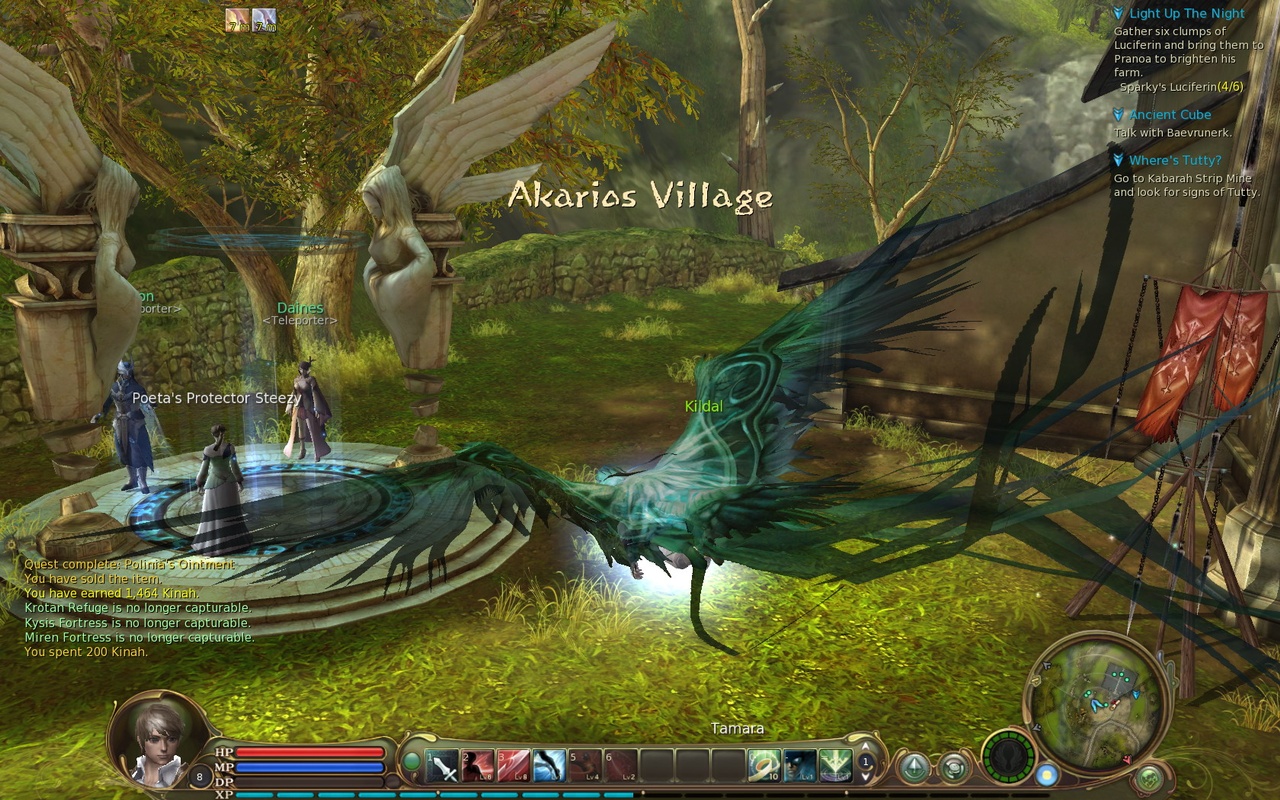Image resolution: width=1280 pixels, height=800 pixels.
Task: Use the blue Lv 1 skill in slot 4
Action: pyautogui.click(x=548, y=766)
